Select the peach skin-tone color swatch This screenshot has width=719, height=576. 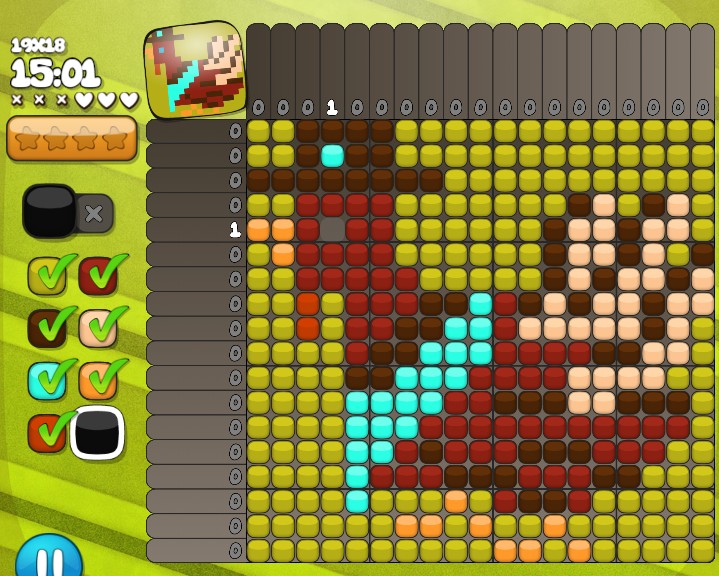pos(98,327)
